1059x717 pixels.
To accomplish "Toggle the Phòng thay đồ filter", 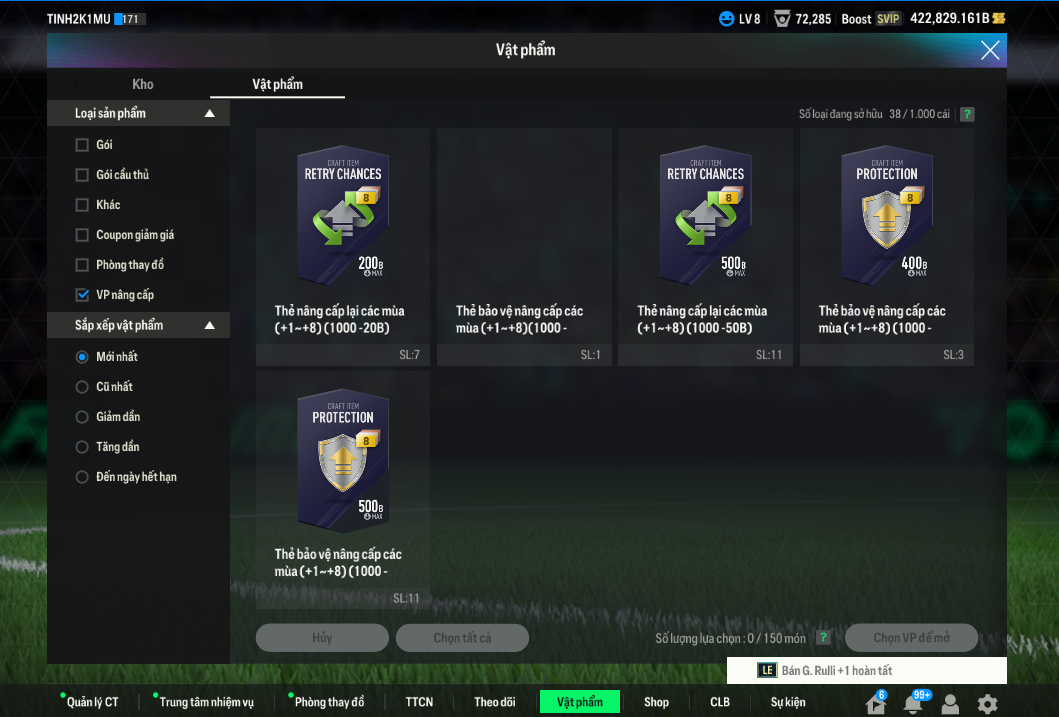I will point(82,265).
